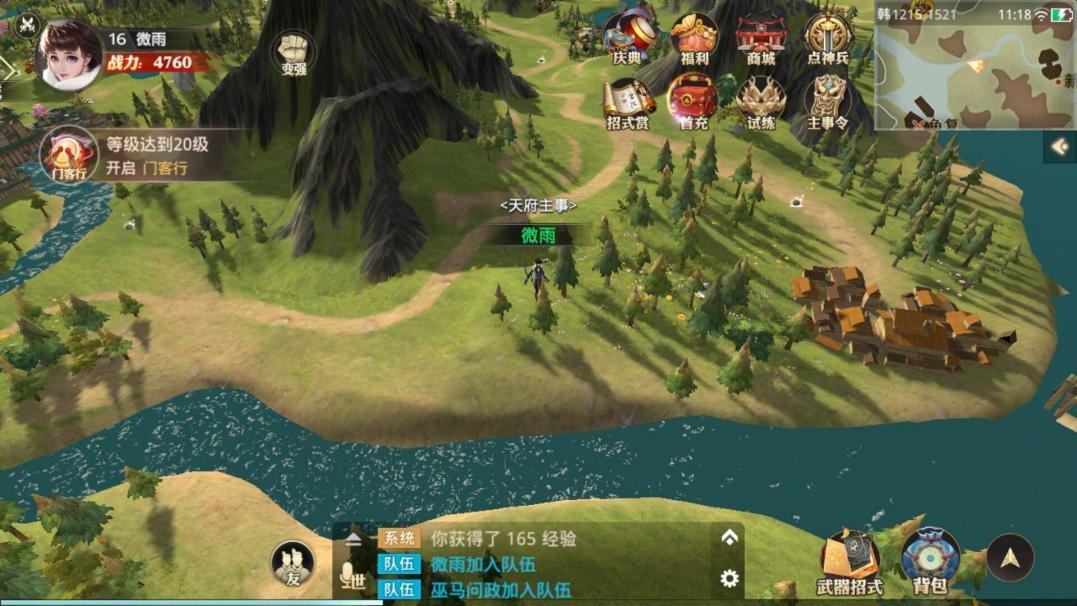This screenshot has height=606, width=1077.
Task: Open the 背包 backpack inventory
Action: [x=930, y=562]
